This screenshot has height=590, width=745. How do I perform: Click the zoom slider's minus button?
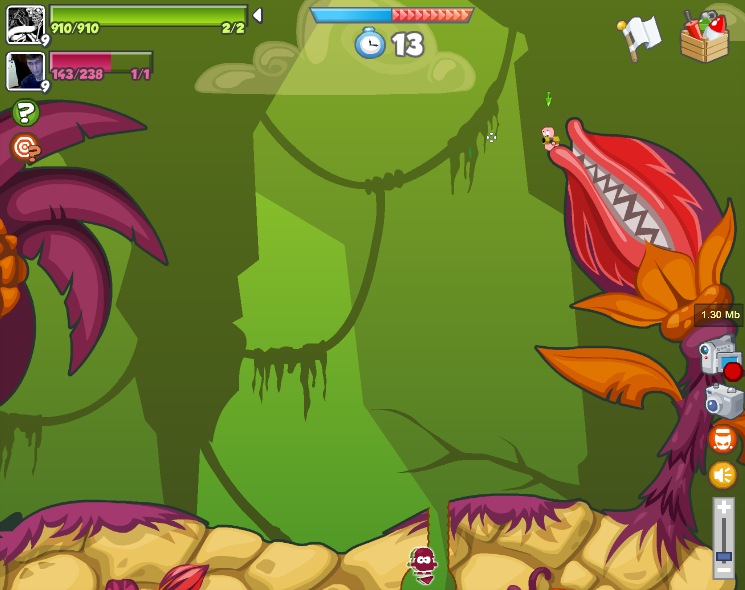pyautogui.click(x=723, y=569)
